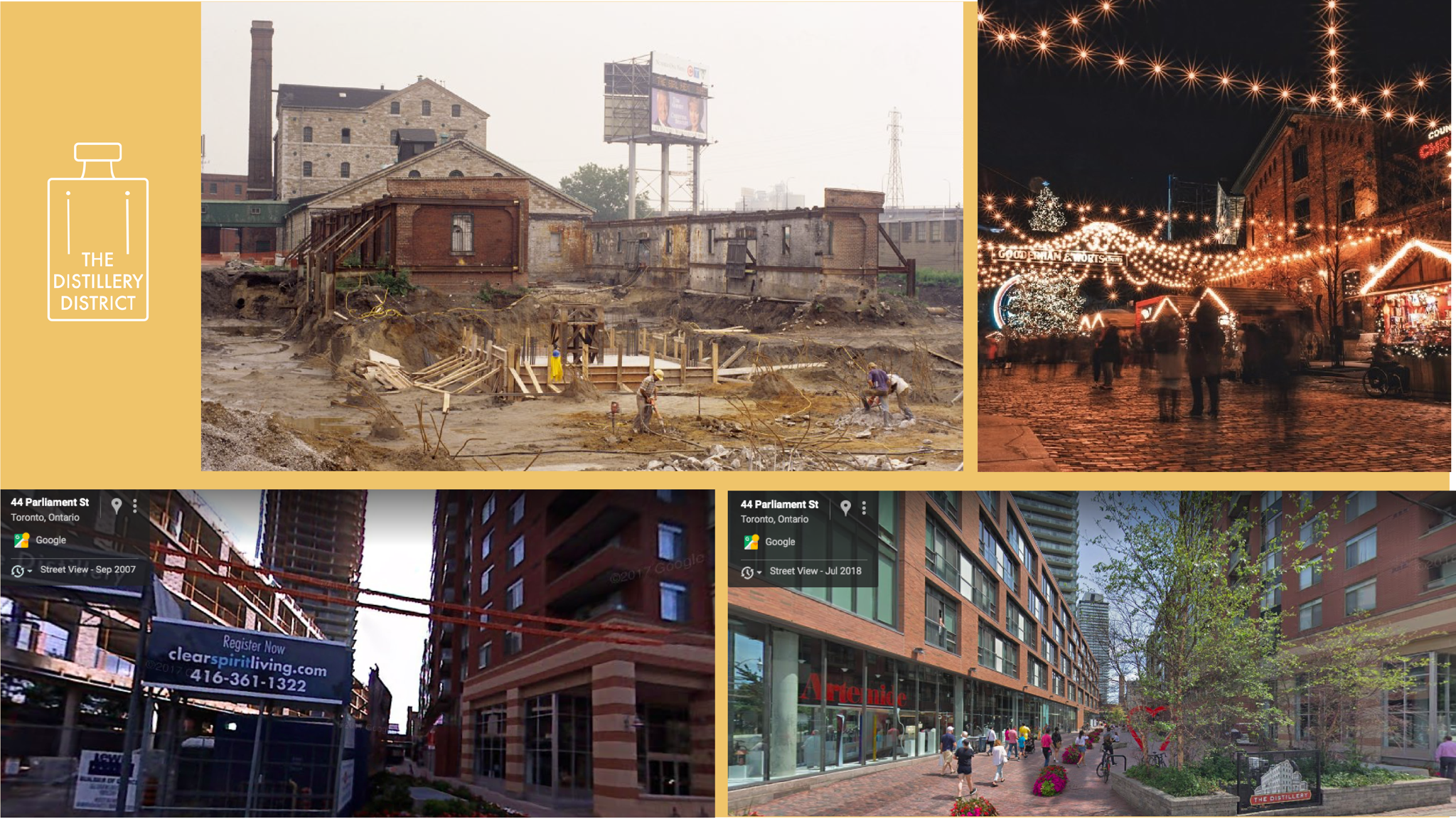Viewport: 1456px width, 819px height.
Task: Click the time machine clock icon for Sep 2007 imagery
Action: pyautogui.click(x=18, y=572)
